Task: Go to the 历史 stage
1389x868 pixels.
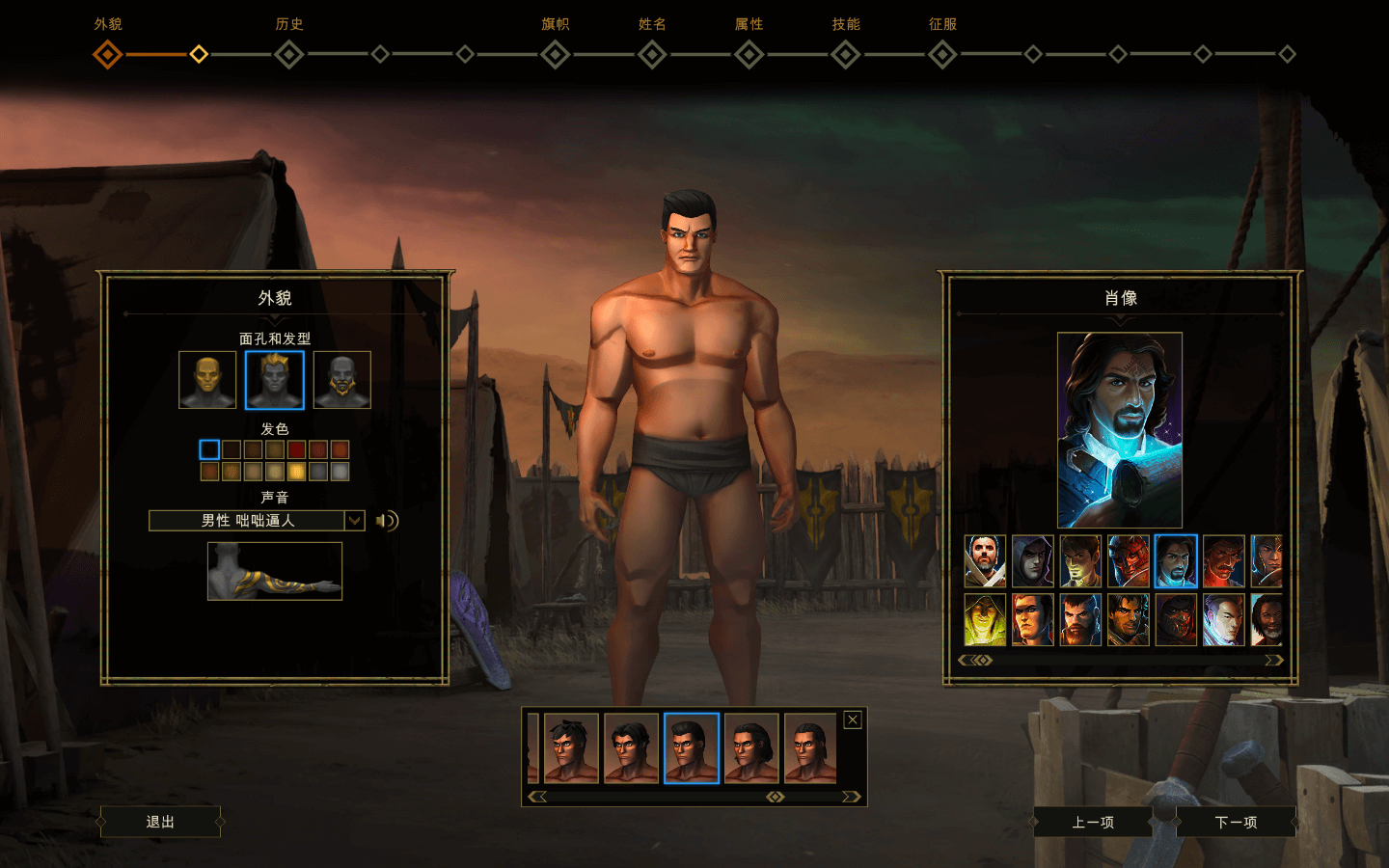Action: coord(288,54)
